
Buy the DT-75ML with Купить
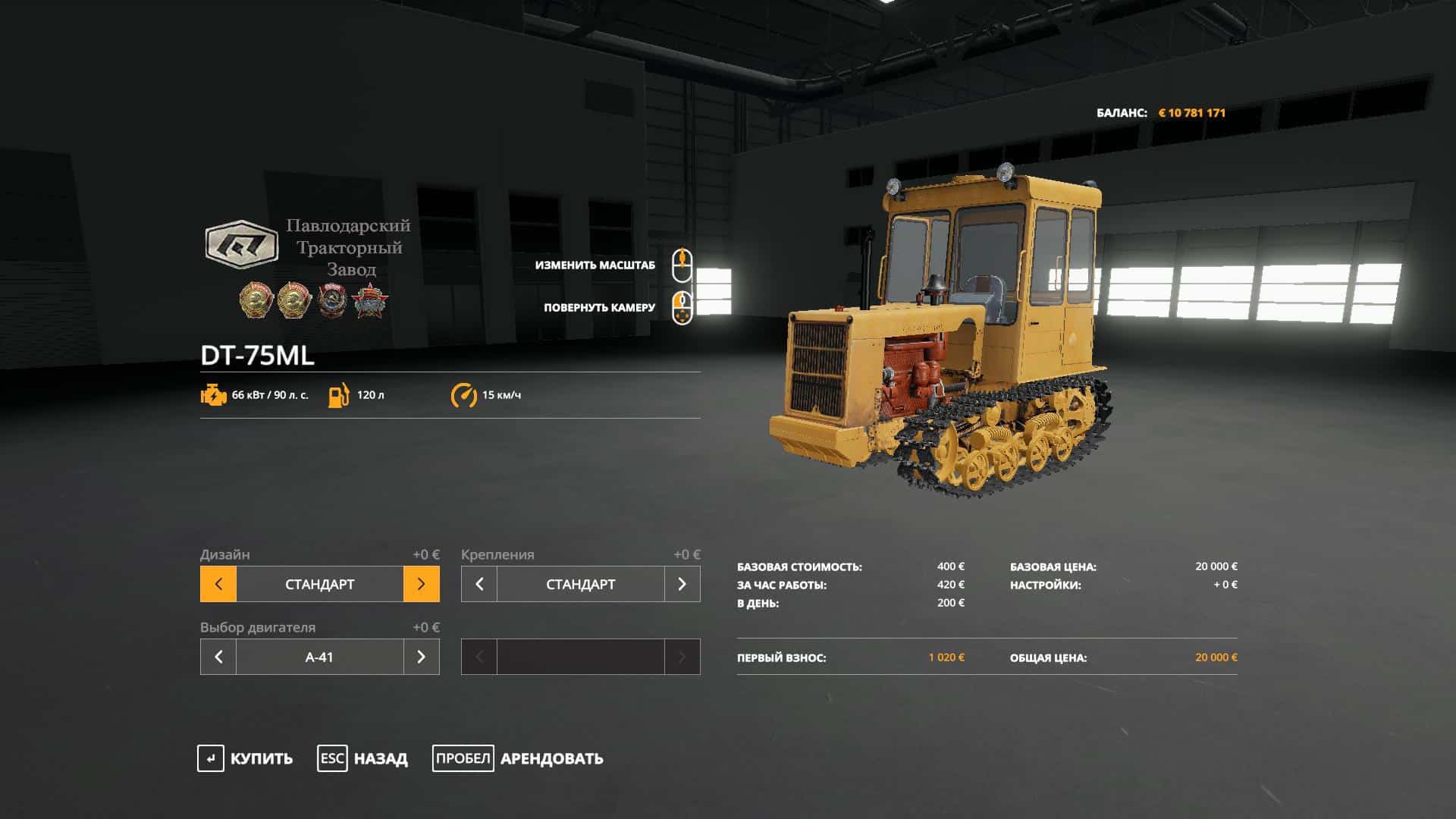pos(245,758)
